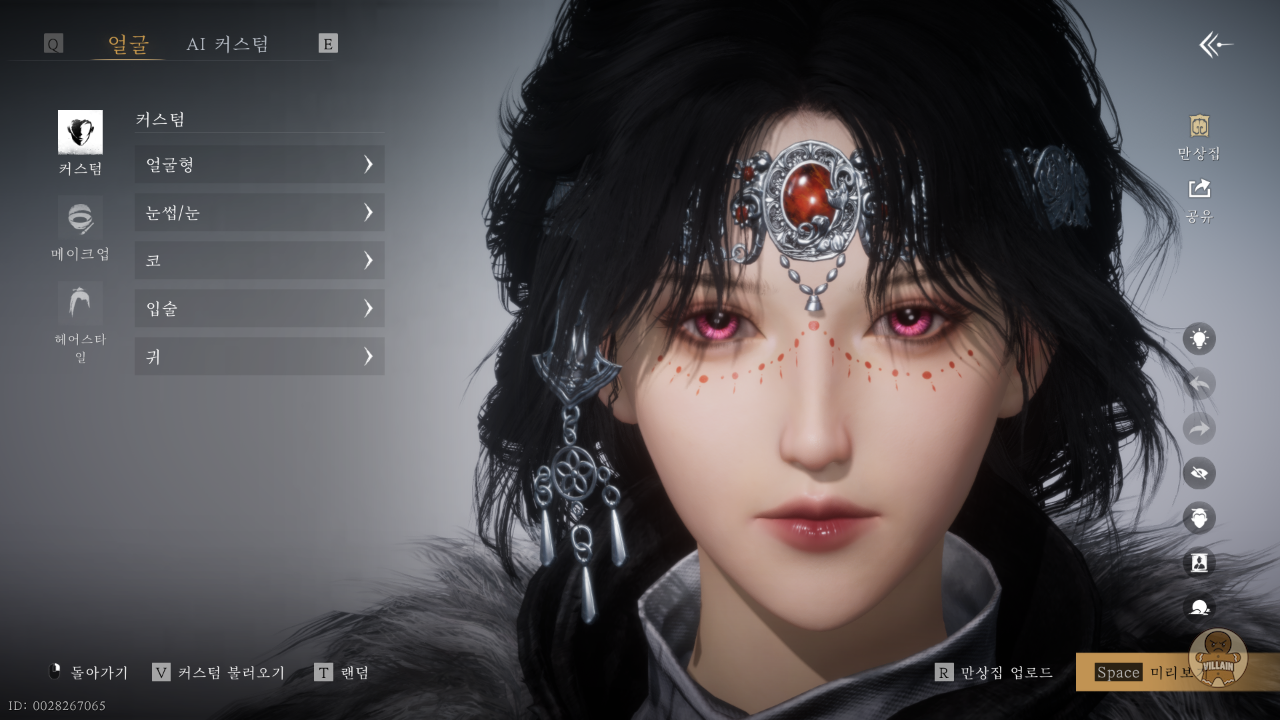This screenshot has height=720, width=1280.
Task: Toggle the light bulb lighting button
Action: point(1199,339)
